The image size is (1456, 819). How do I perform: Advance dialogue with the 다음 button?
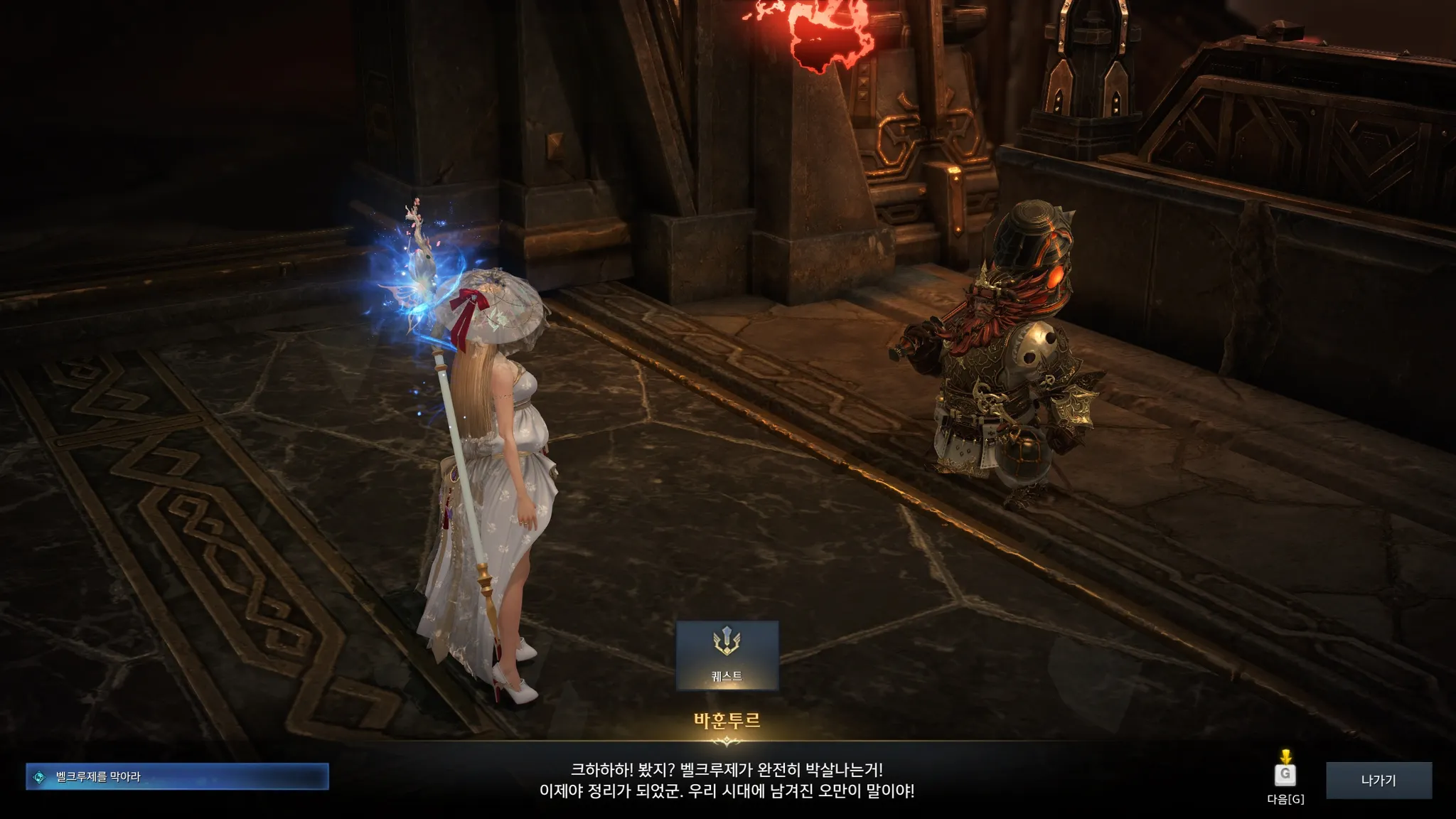(1285, 775)
